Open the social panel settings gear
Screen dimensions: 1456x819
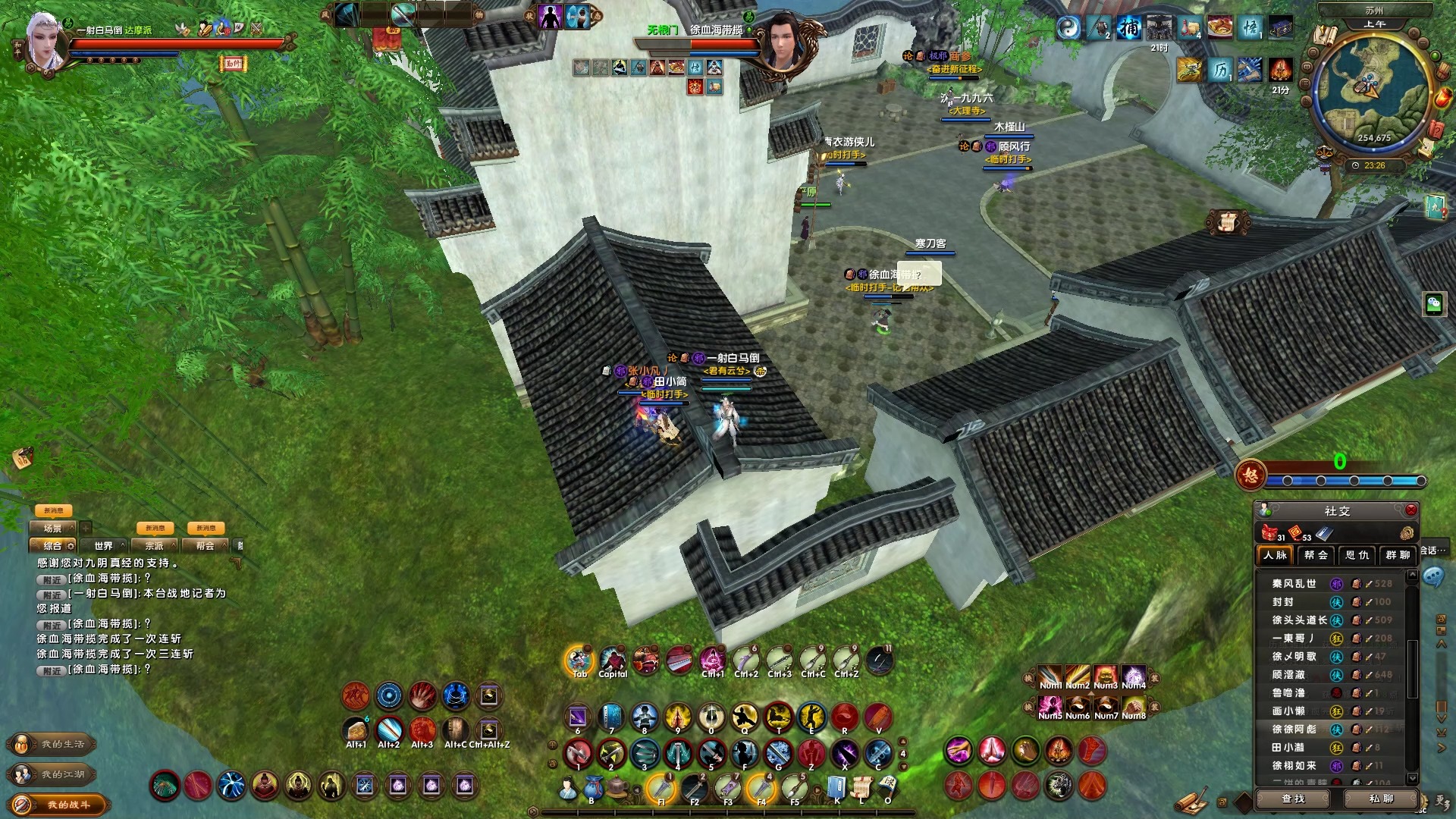(x=1407, y=533)
